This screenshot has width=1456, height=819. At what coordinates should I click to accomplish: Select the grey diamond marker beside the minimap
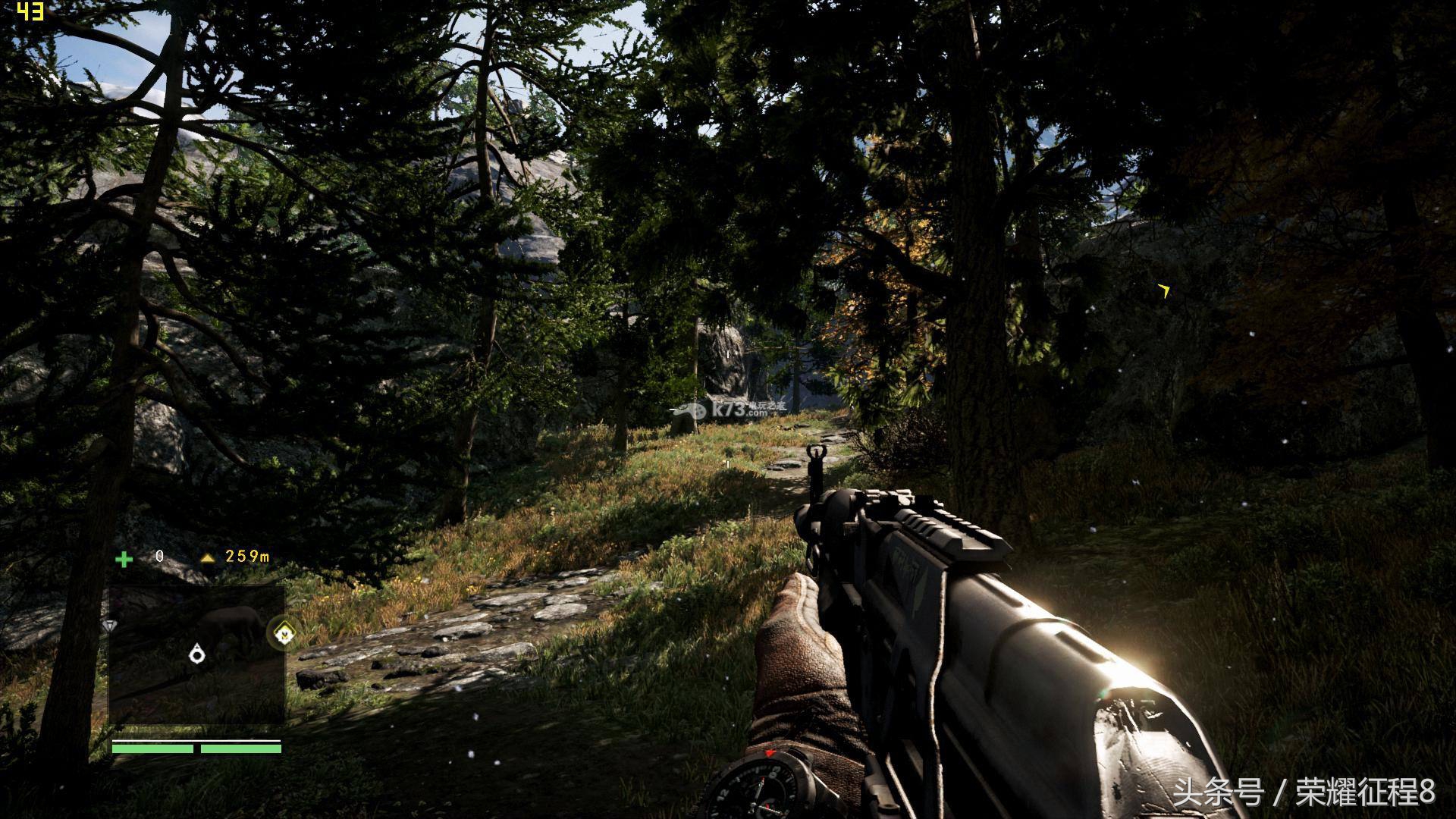(110, 626)
